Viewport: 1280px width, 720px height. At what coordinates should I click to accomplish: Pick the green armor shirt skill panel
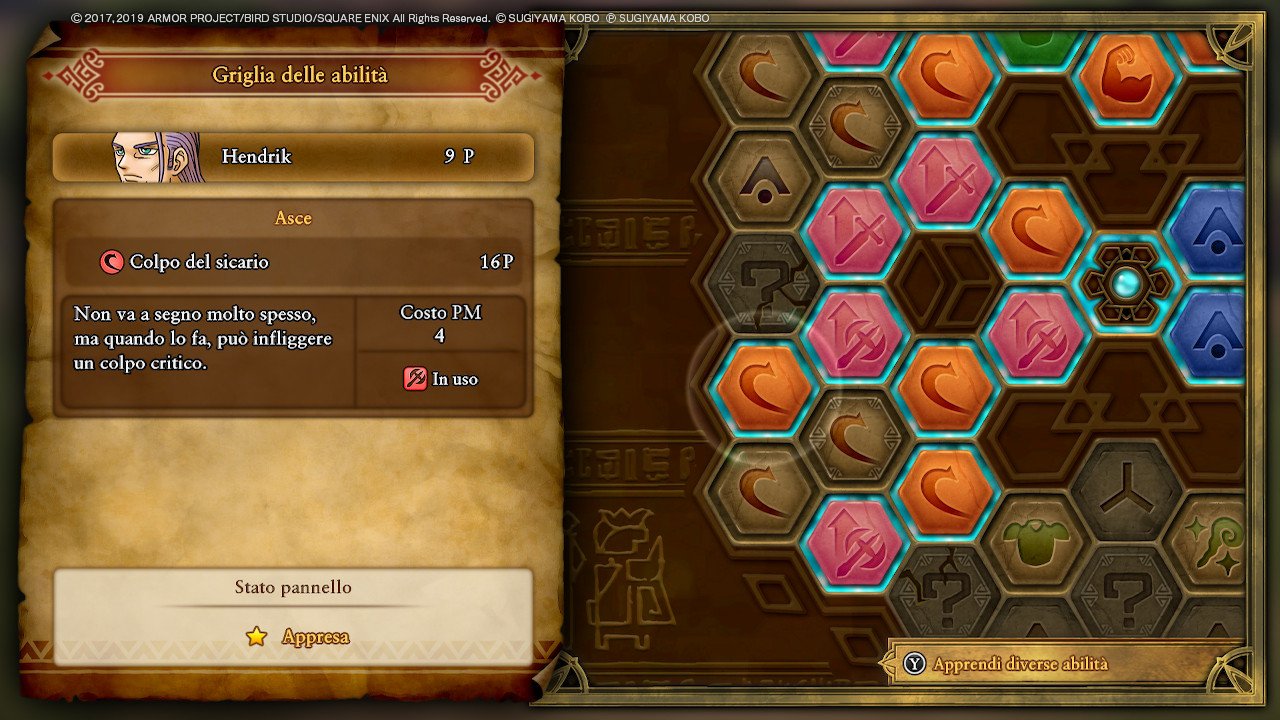coord(1036,543)
